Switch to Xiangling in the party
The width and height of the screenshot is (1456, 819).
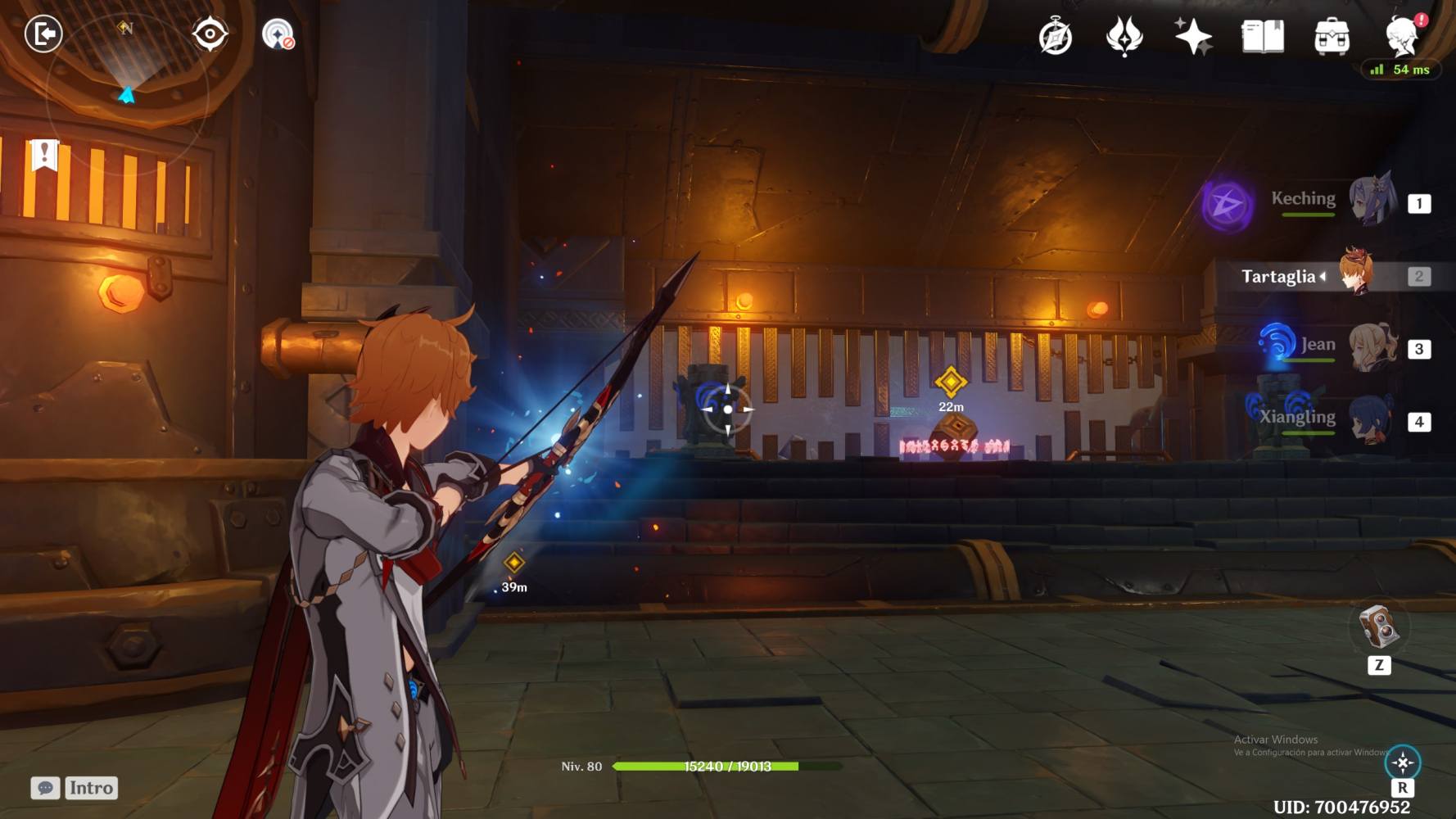pyautogui.click(x=1372, y=420)
